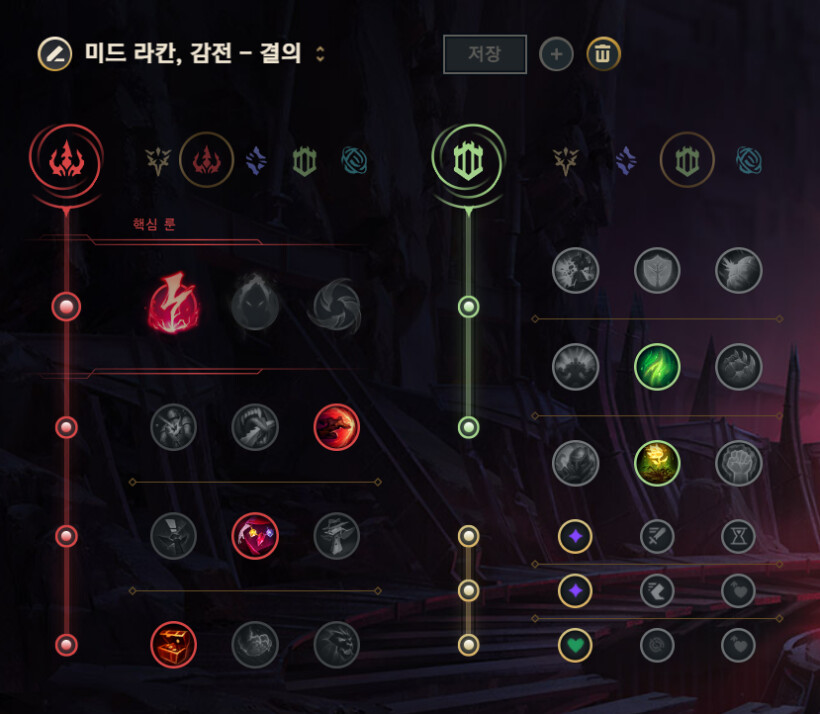Select the Electrocute keystone rune

[x=174, y=306]
